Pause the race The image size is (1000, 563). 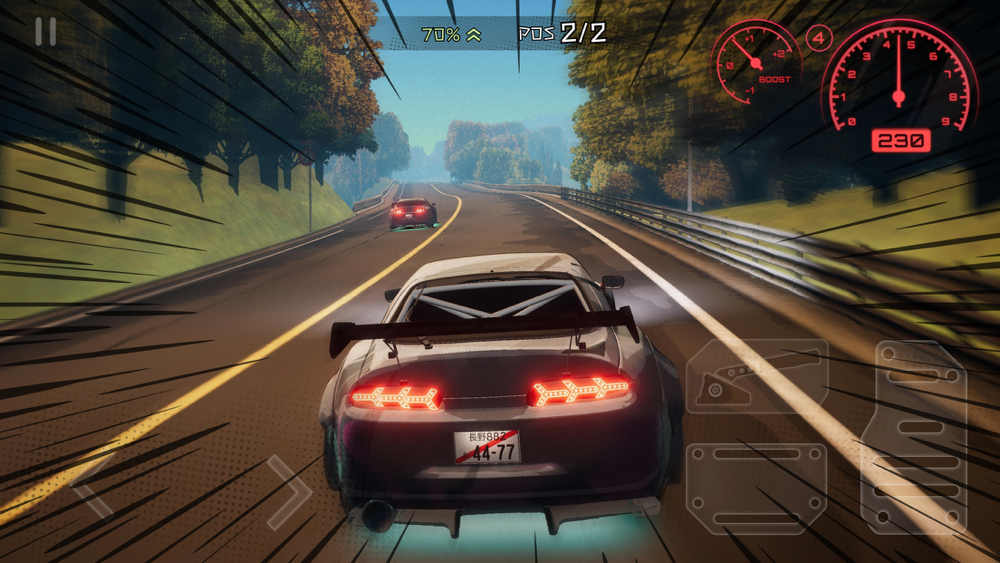(45, 32)
